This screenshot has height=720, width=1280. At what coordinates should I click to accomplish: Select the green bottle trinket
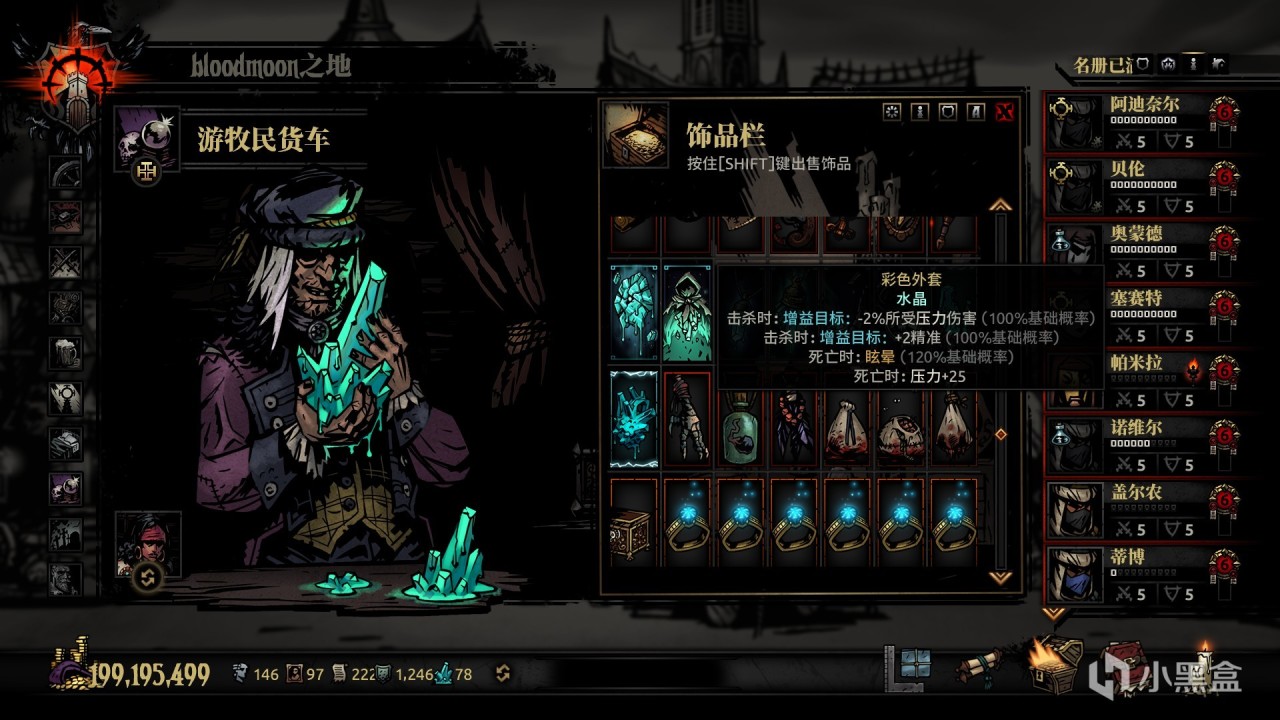coord(742,417)
